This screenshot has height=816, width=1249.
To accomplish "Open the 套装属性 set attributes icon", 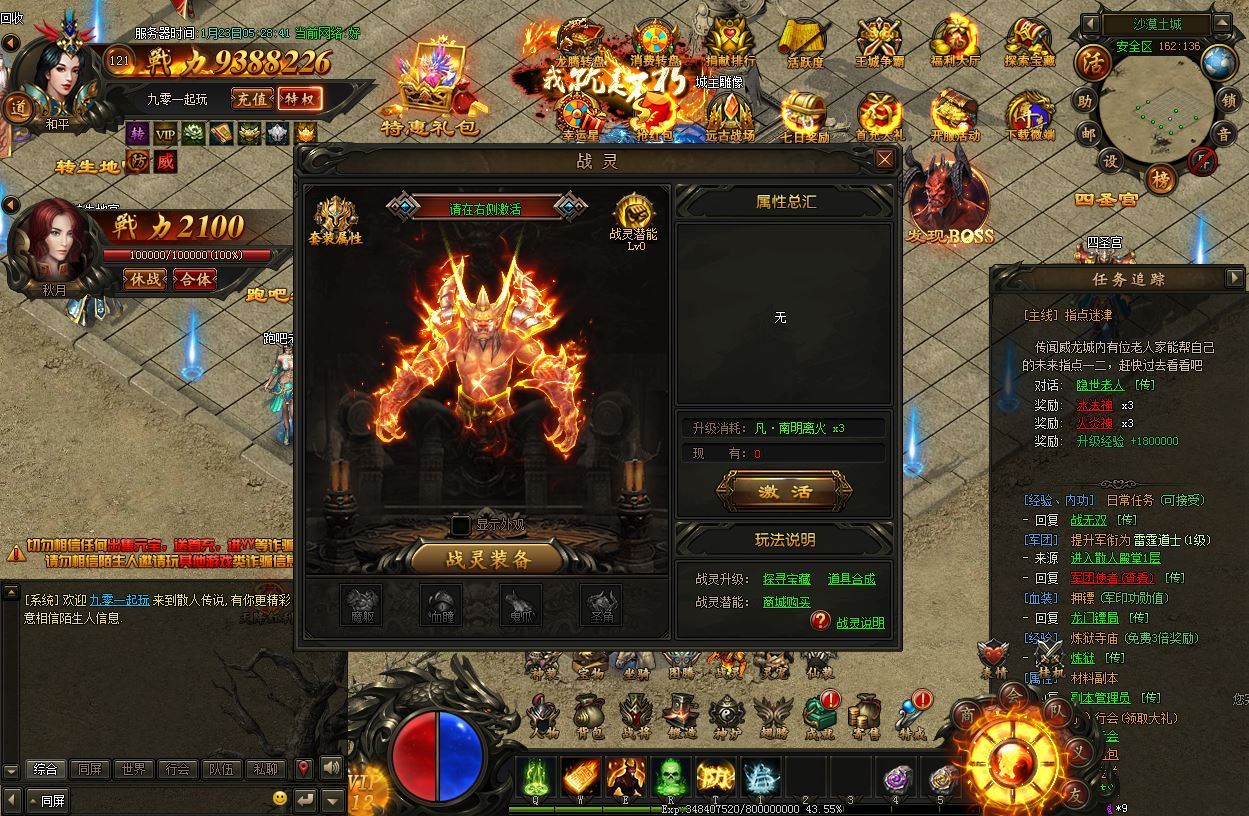I will 336,219.
